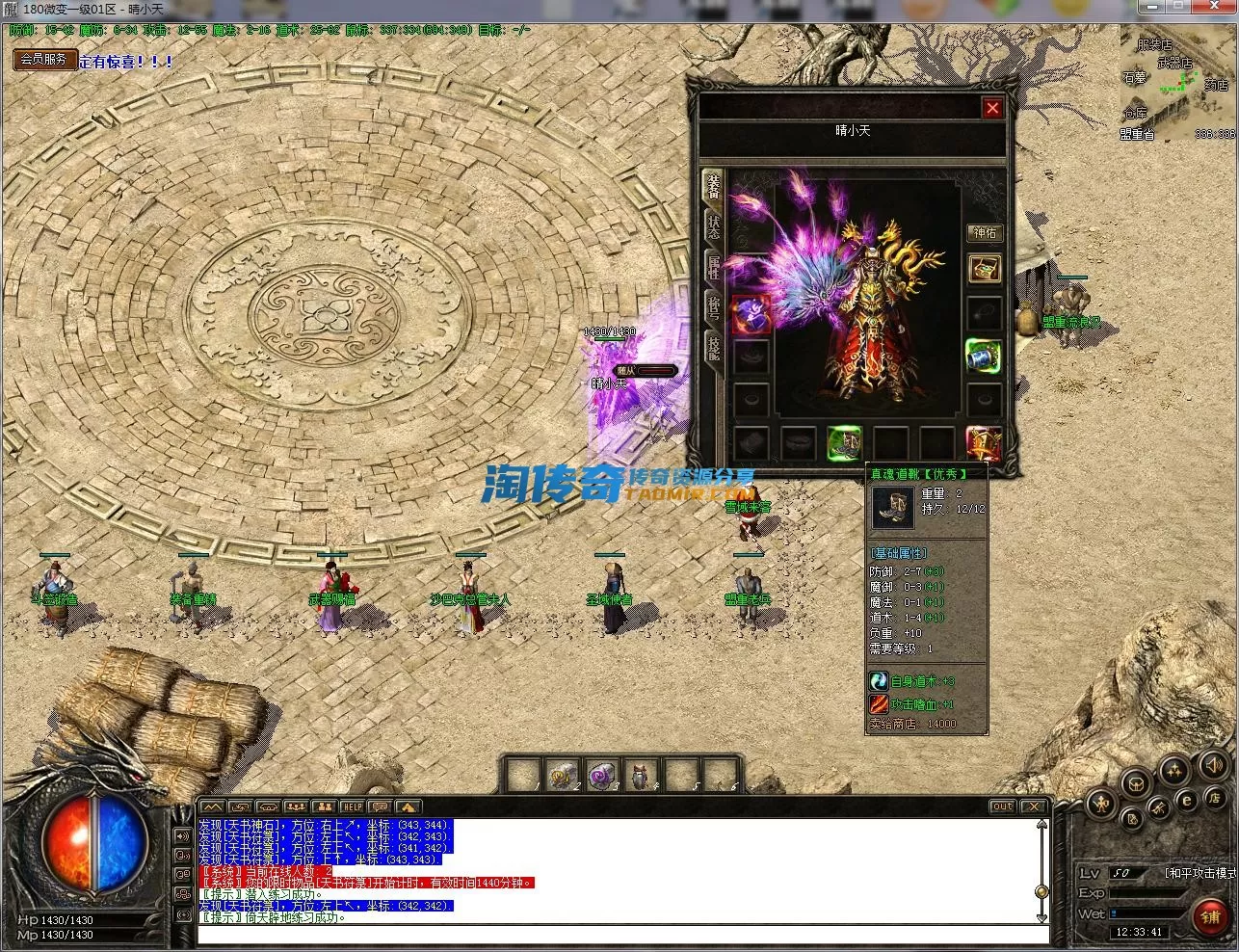Select the 技能 skills tab
The height and width of the screenshot is (952, 1239).
tap(713, 347)
